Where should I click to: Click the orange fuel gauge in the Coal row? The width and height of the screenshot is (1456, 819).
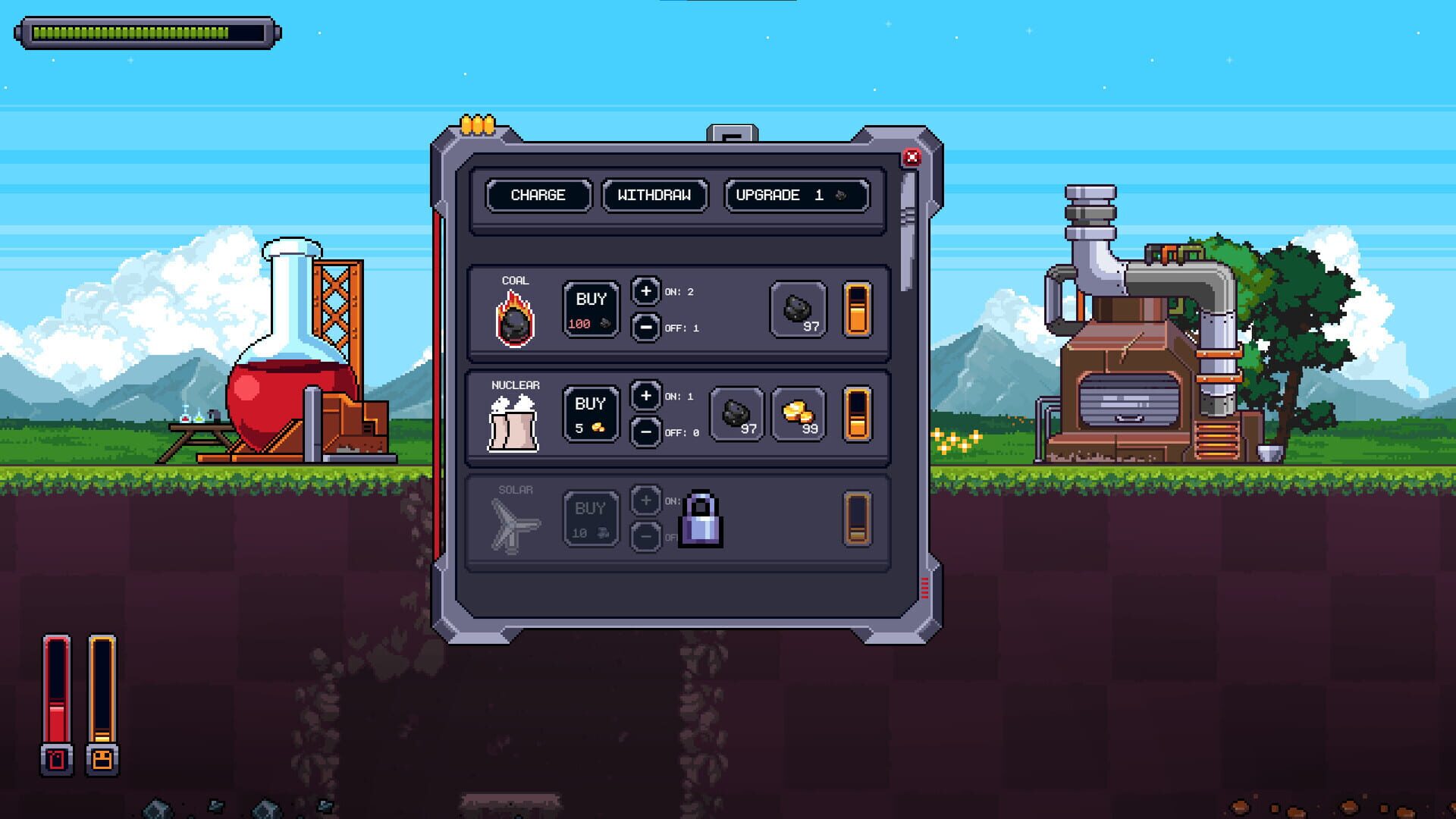point(859,308)
